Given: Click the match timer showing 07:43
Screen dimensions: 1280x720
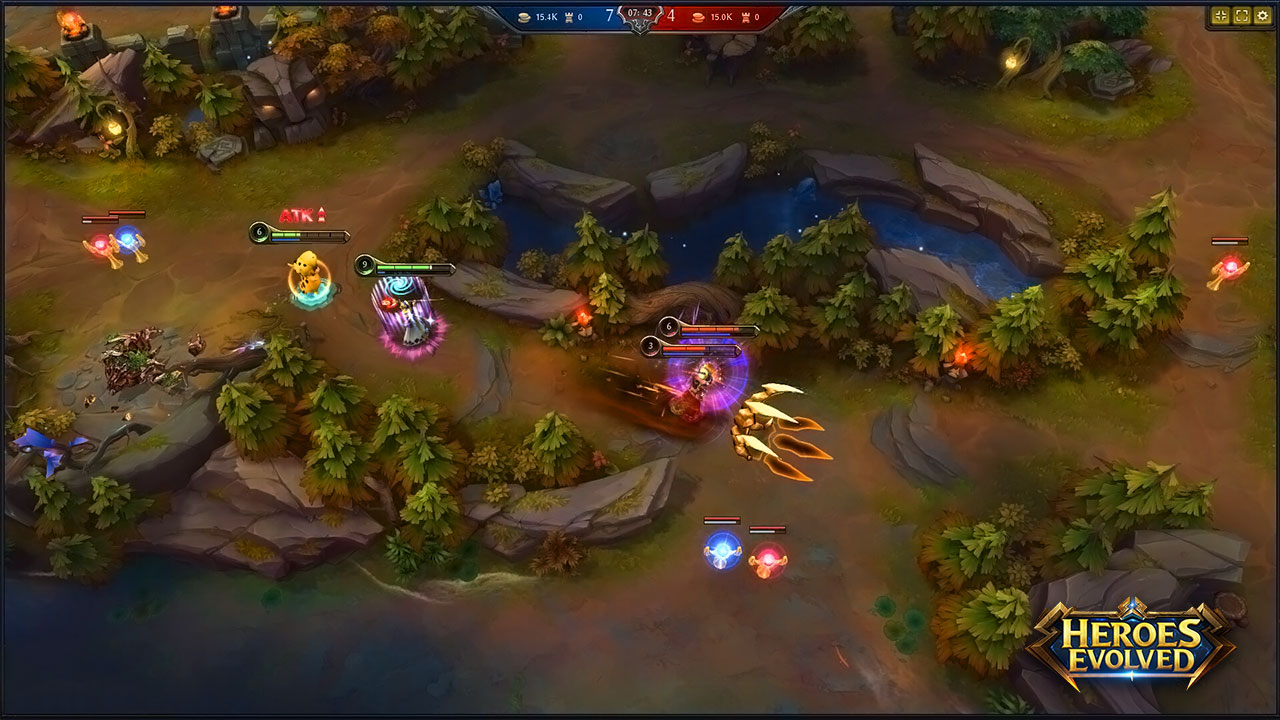Looking at the screenshot, I should point(638,12).
